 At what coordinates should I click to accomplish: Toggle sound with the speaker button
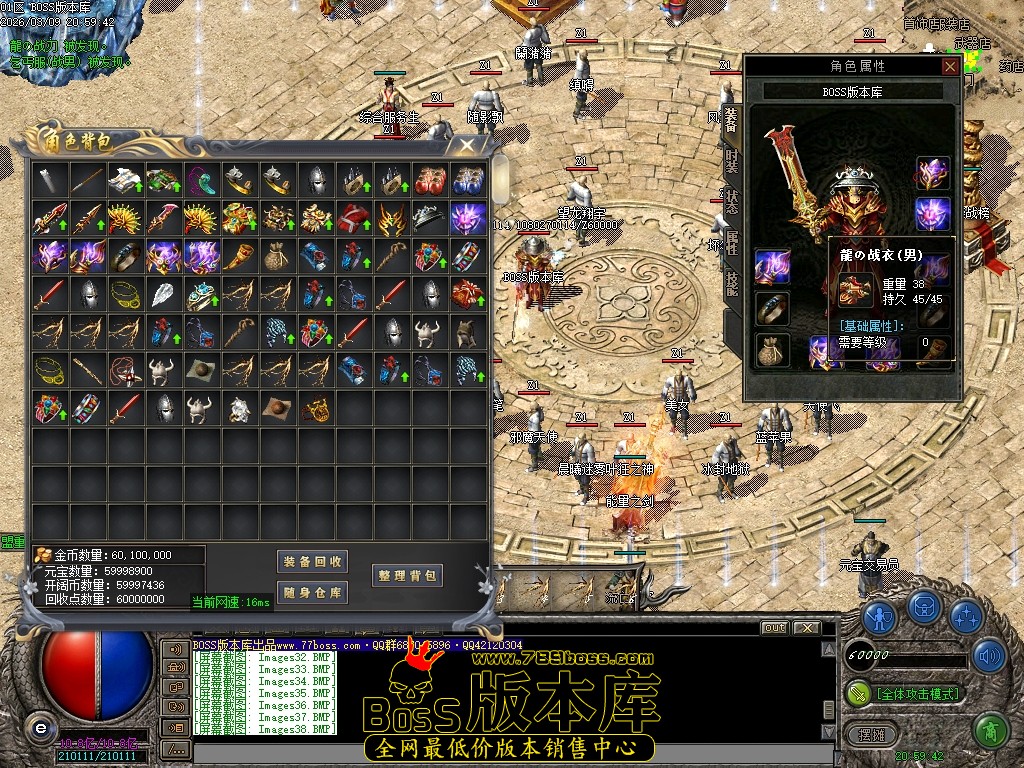pos(989,656)
